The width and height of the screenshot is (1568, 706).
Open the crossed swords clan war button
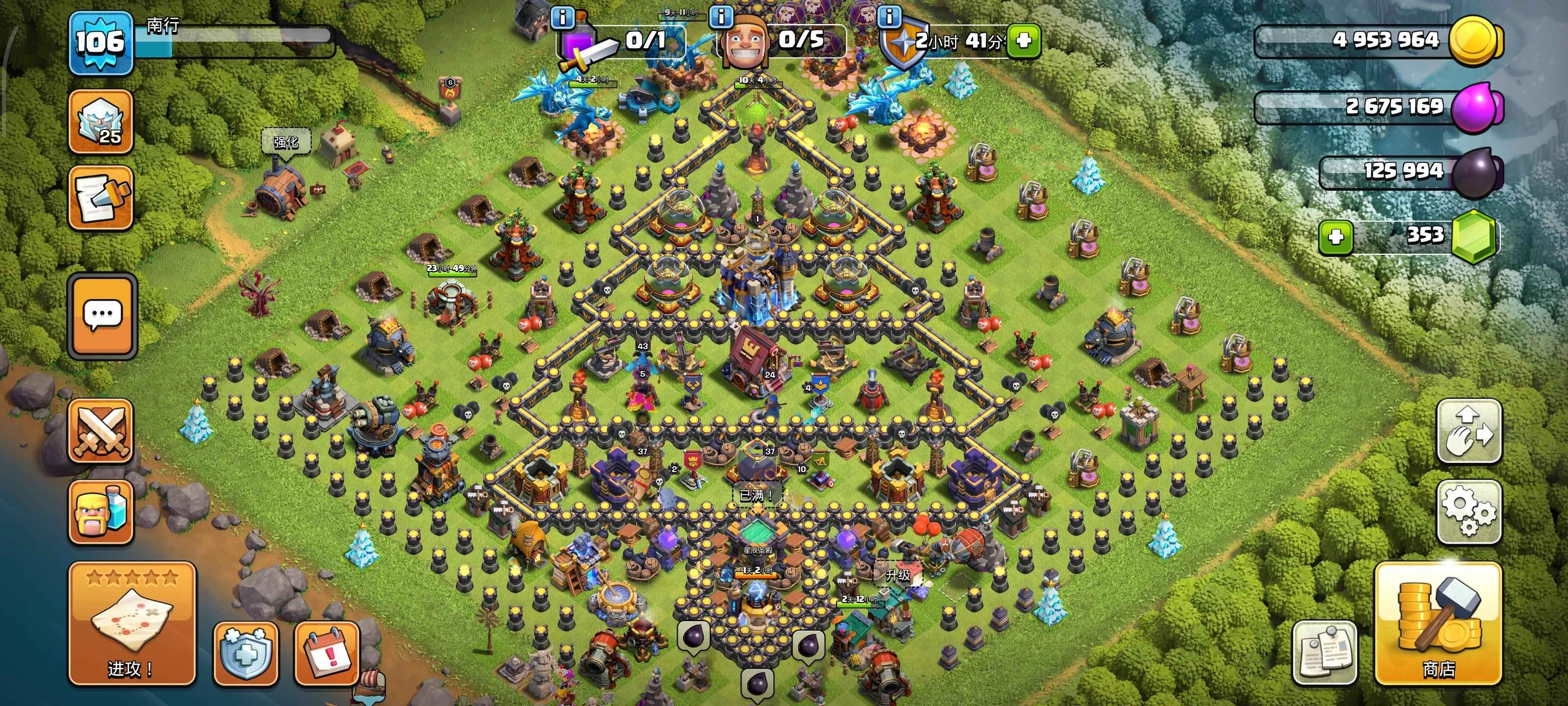(x=100, y=431)
